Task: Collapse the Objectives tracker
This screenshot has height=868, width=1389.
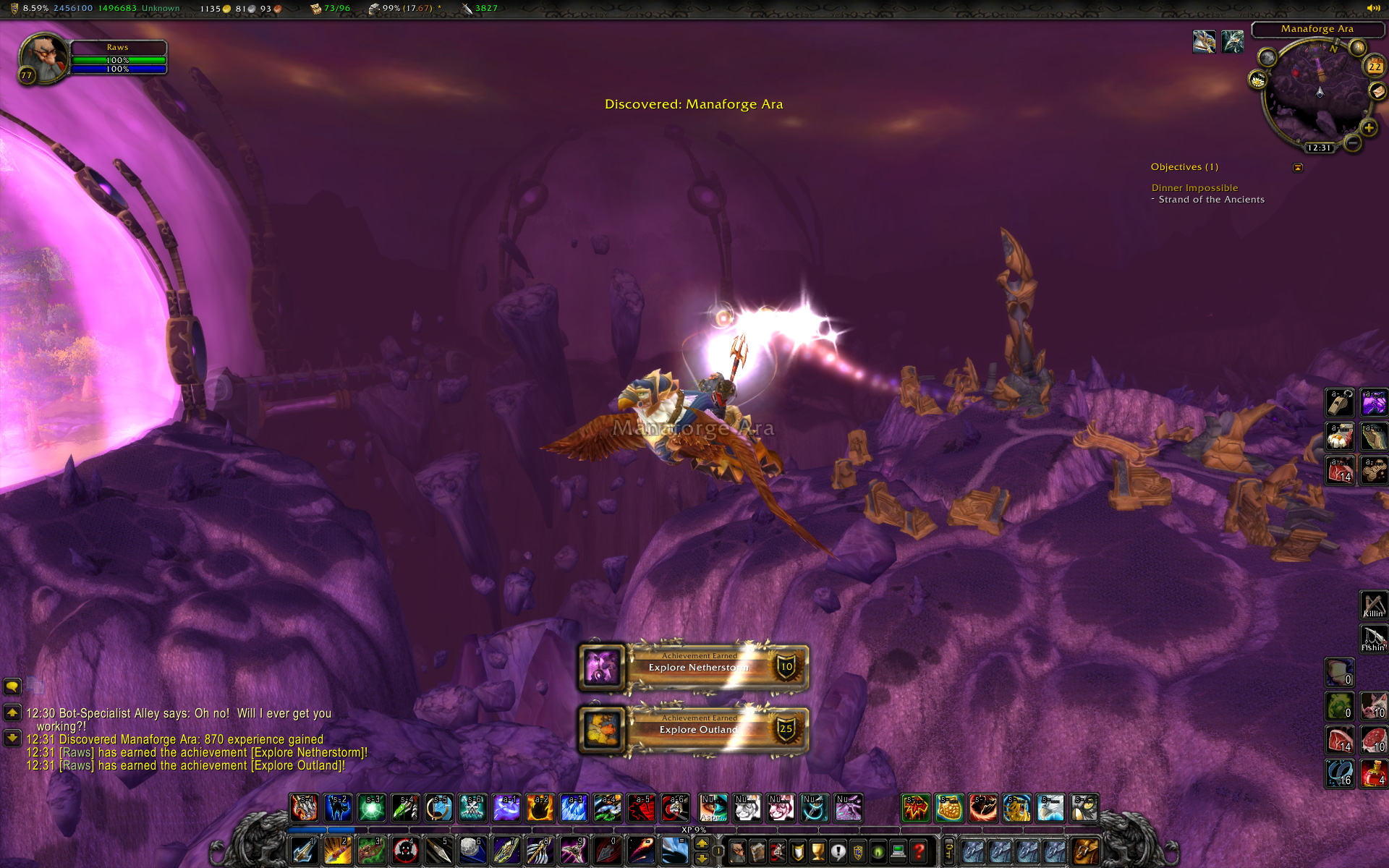Action: [1298, 168]
